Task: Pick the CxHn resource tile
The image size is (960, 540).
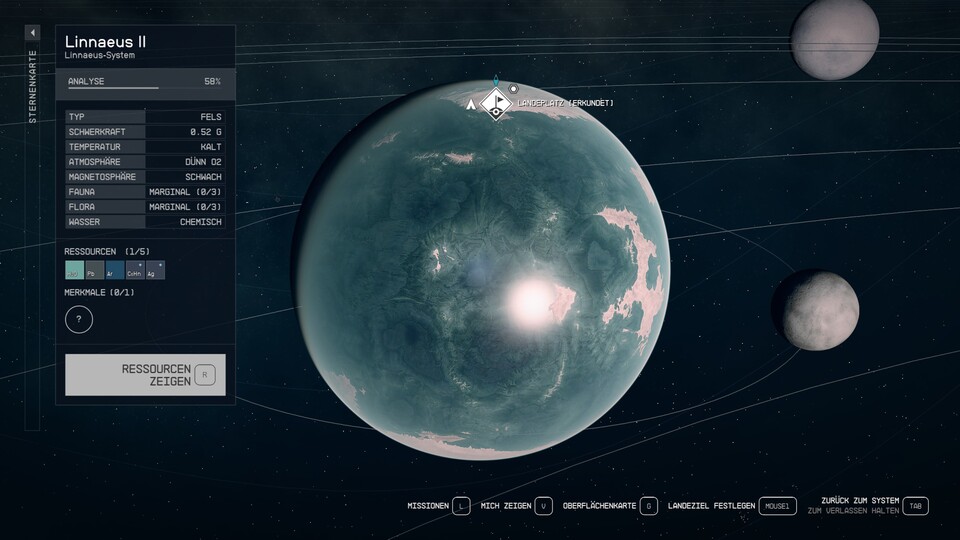Action: [x=135, y=270]
